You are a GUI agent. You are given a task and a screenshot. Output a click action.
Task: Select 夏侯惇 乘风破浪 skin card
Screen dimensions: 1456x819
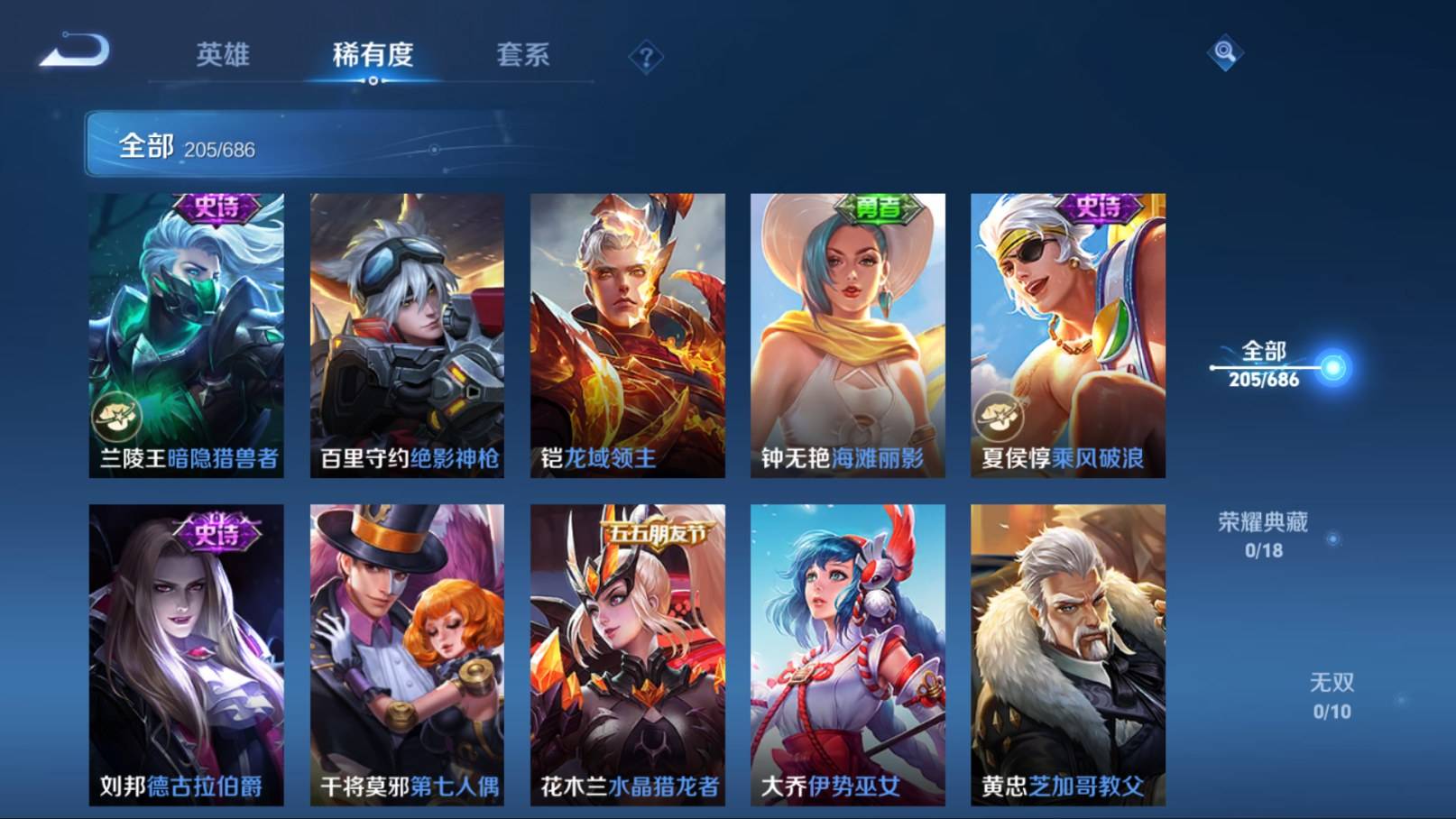(x=1067, y=335)
